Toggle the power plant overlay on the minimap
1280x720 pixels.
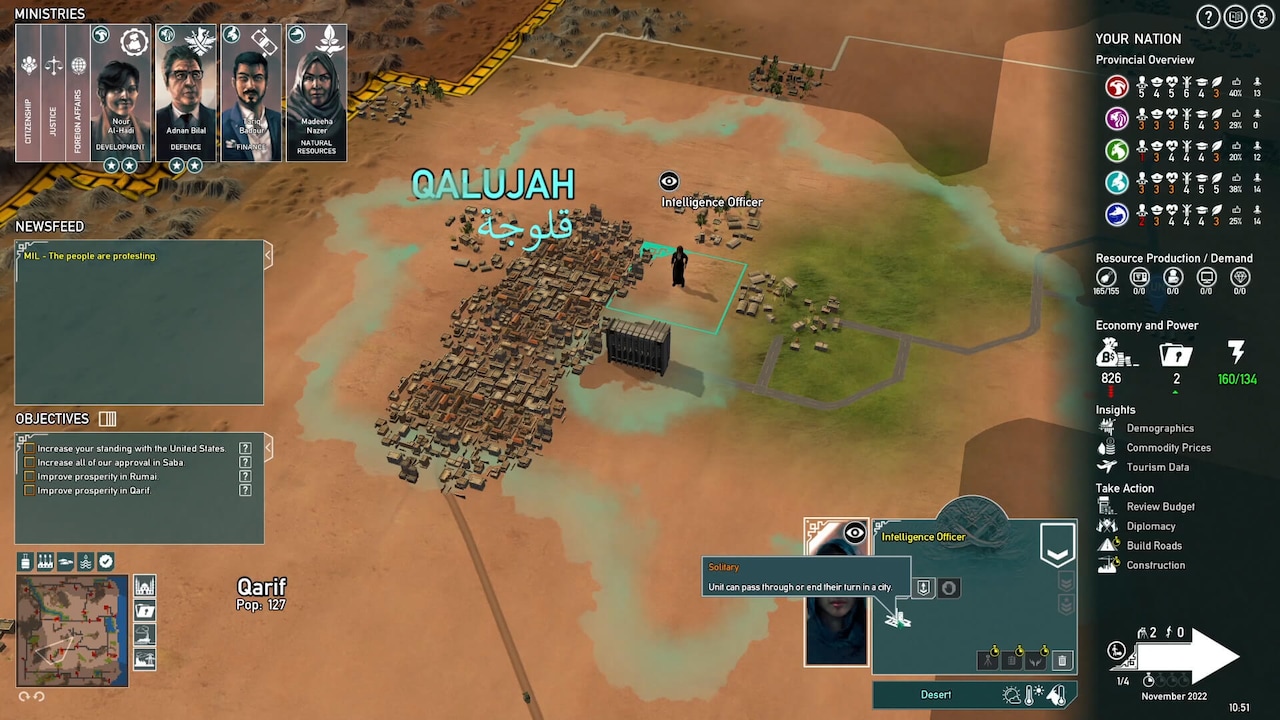pyautogui.click(x=45, y=561)
